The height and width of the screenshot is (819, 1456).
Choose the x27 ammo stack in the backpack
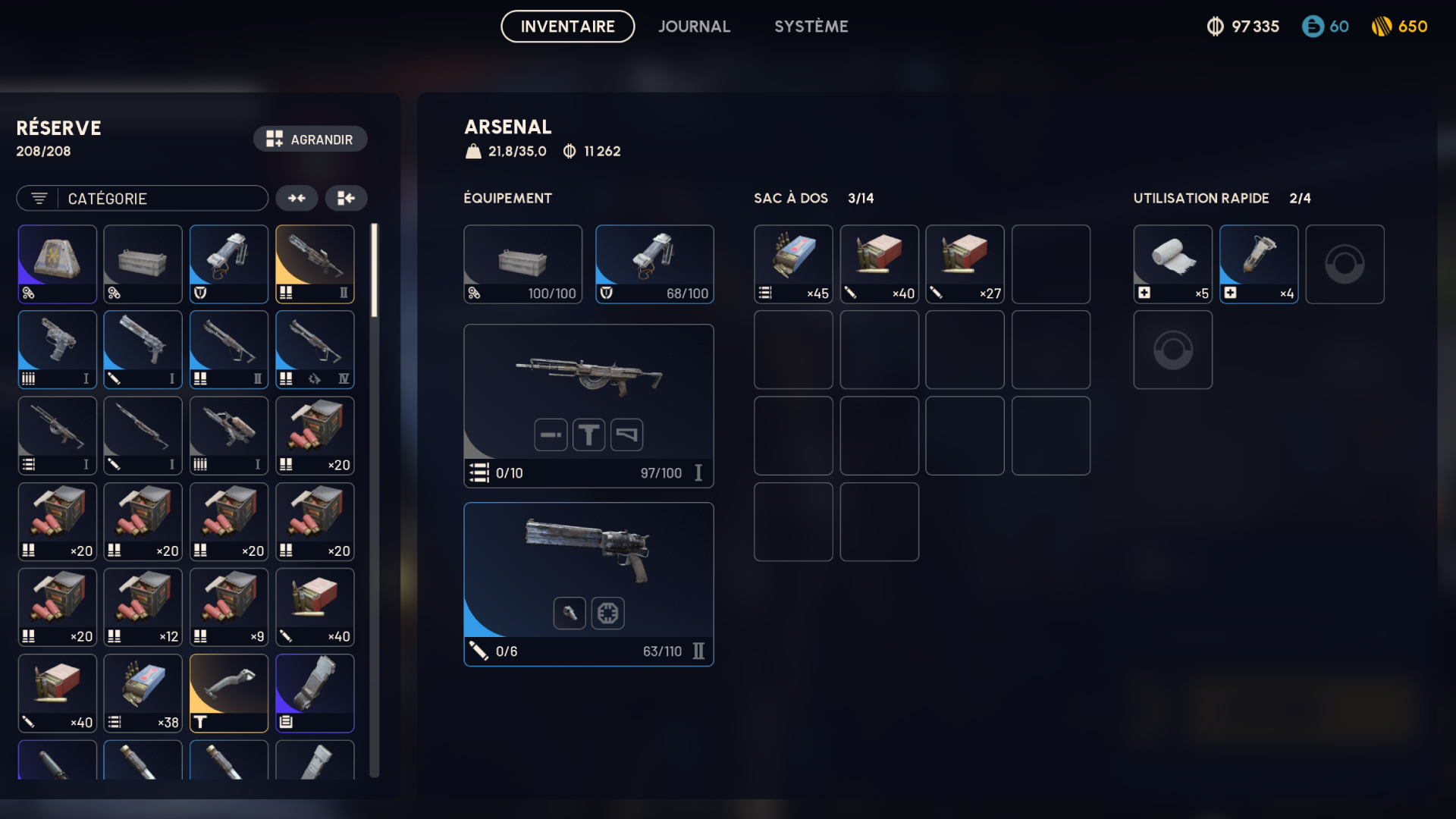[965, 264]
